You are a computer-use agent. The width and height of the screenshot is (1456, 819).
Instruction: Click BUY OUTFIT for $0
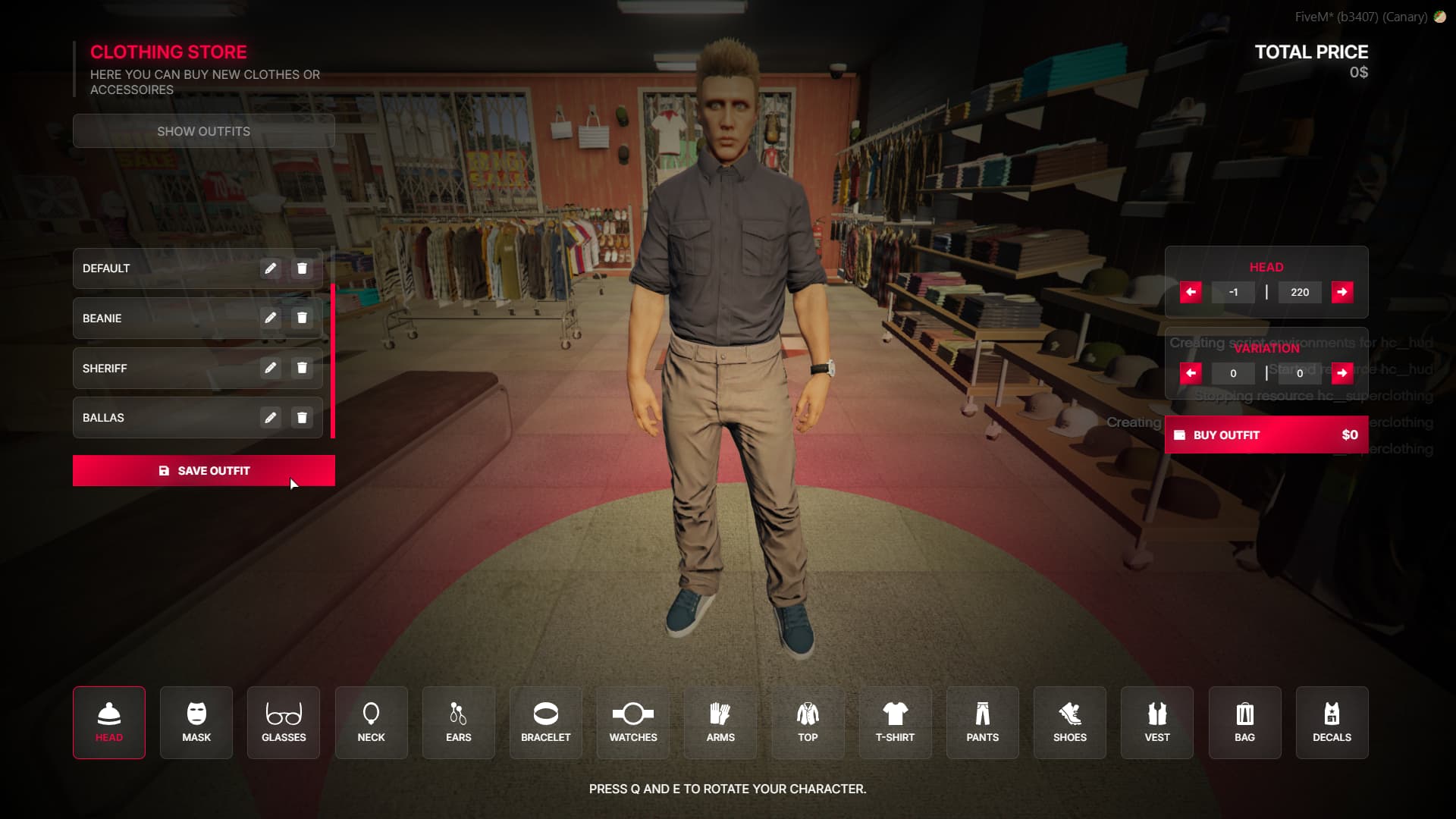click(1266, 435)
